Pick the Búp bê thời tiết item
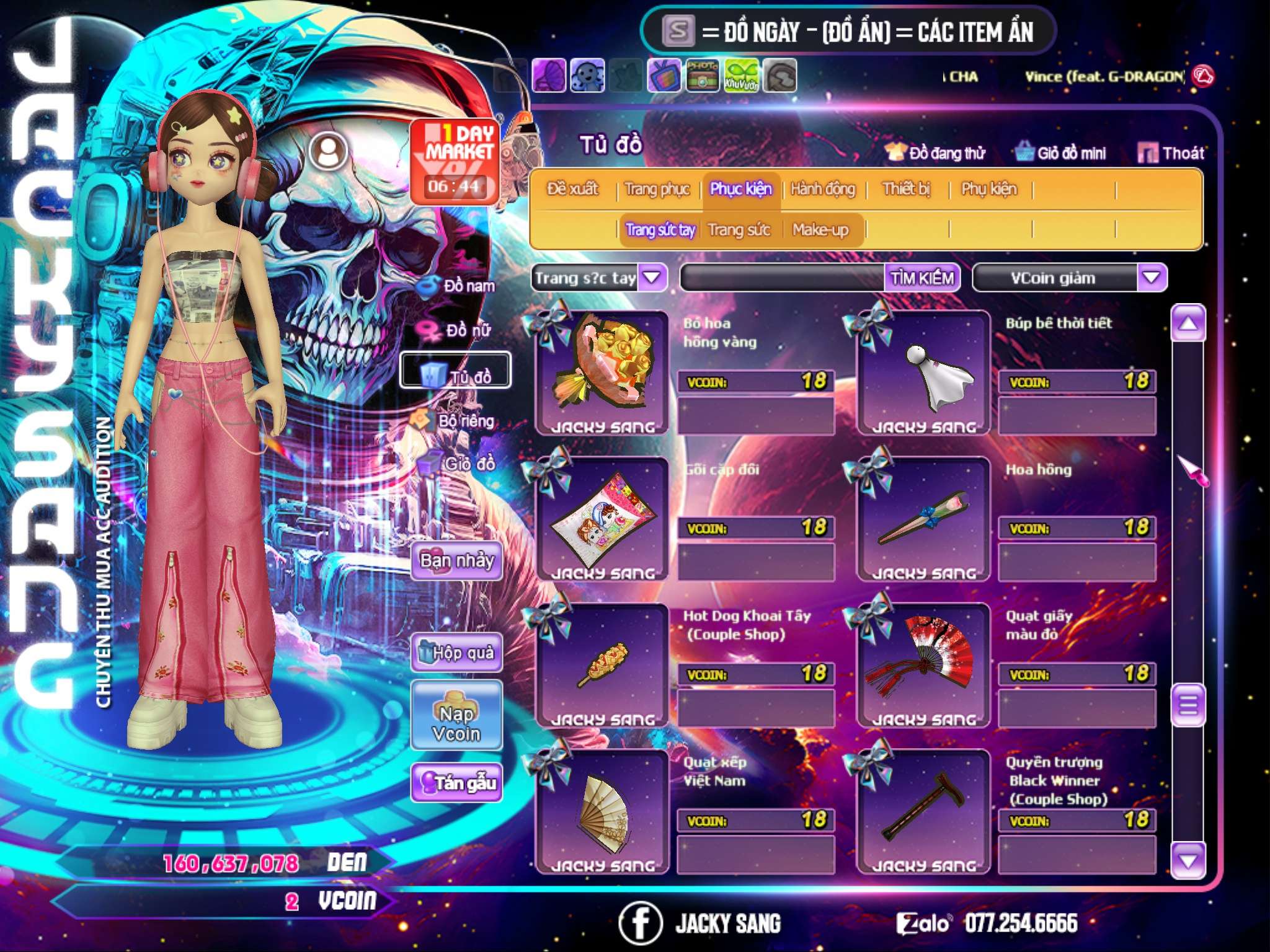 923,372
